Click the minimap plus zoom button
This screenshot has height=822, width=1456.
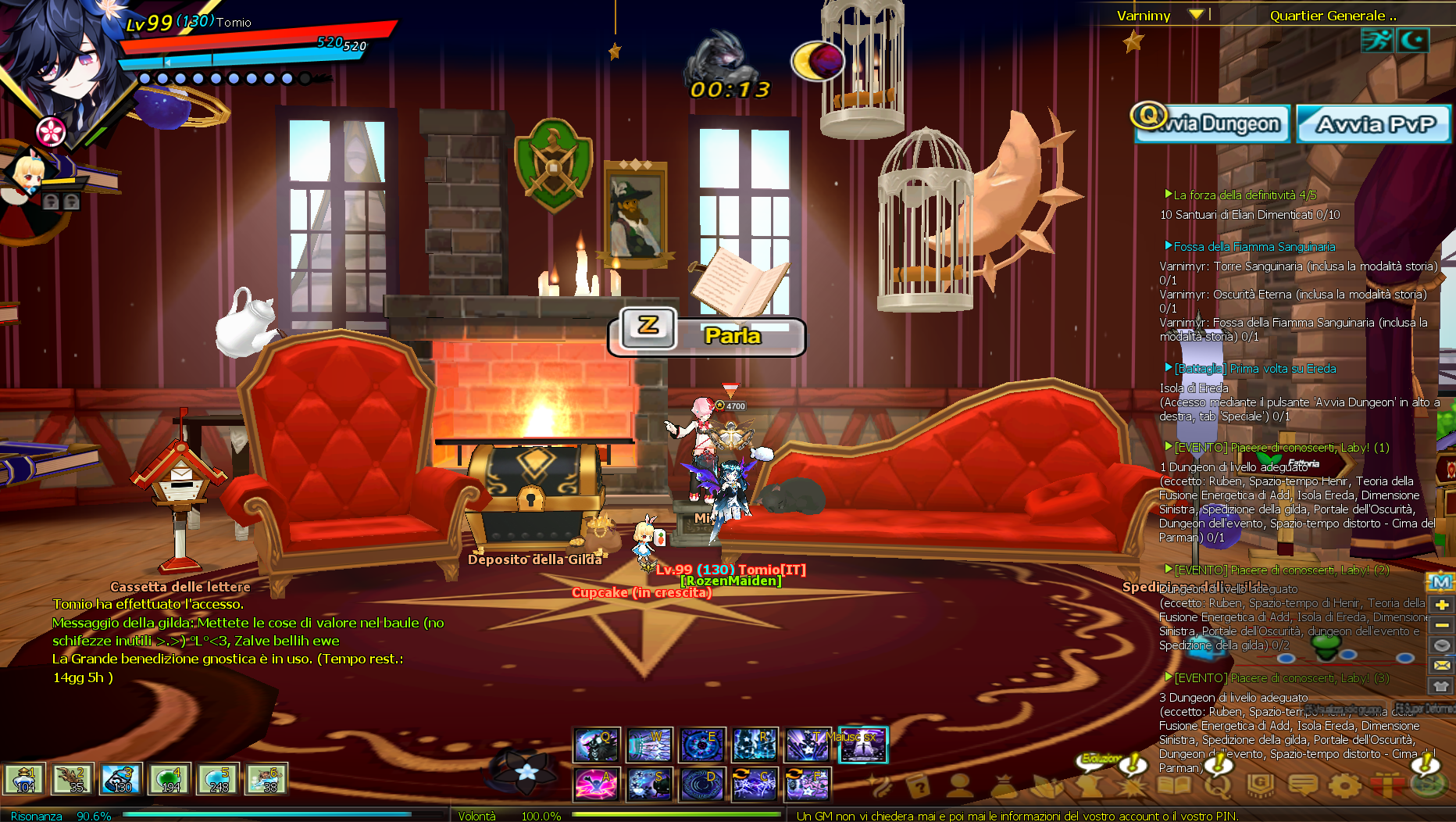1442,605
